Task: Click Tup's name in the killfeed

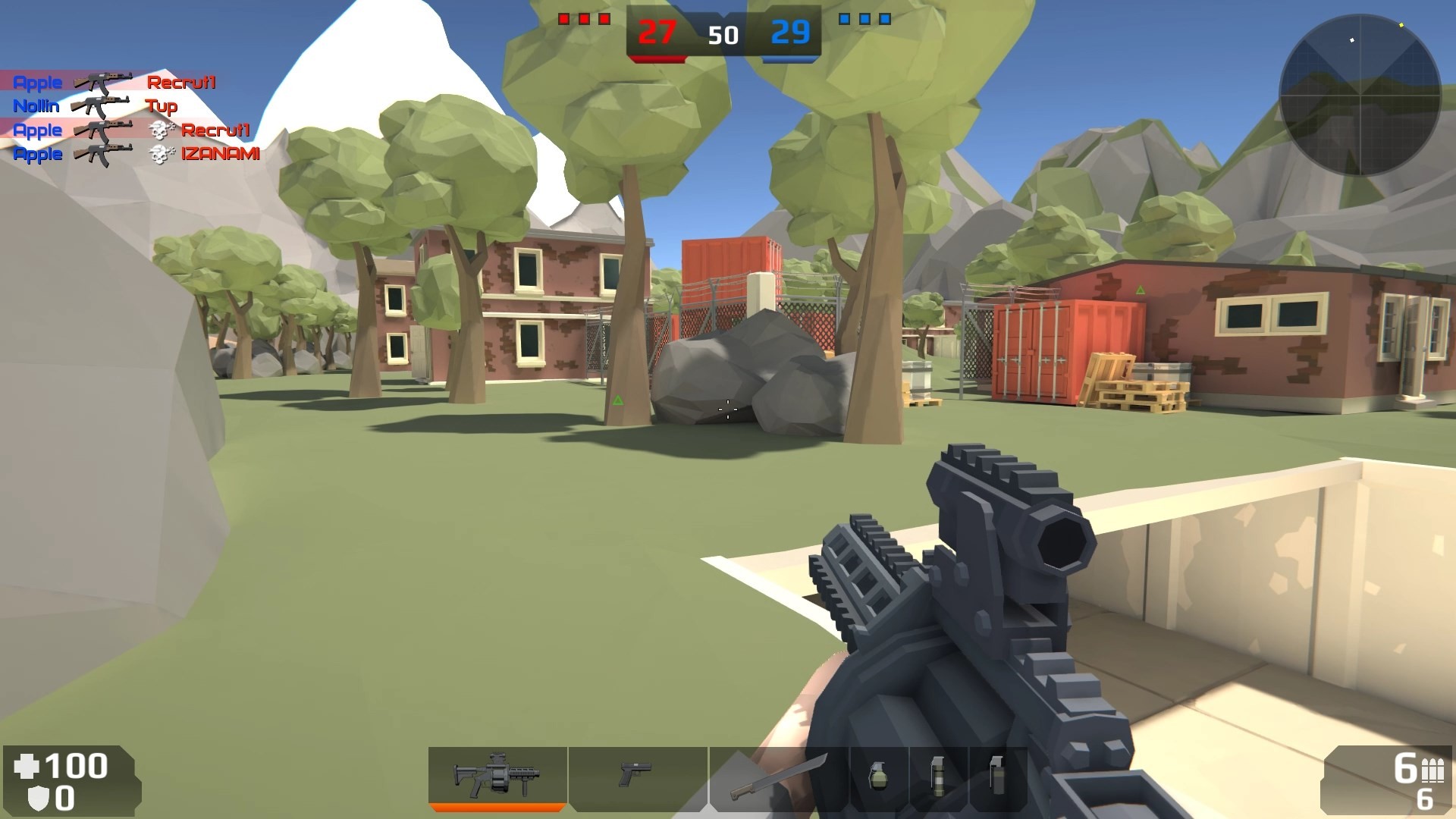Action: coord(164,106)
